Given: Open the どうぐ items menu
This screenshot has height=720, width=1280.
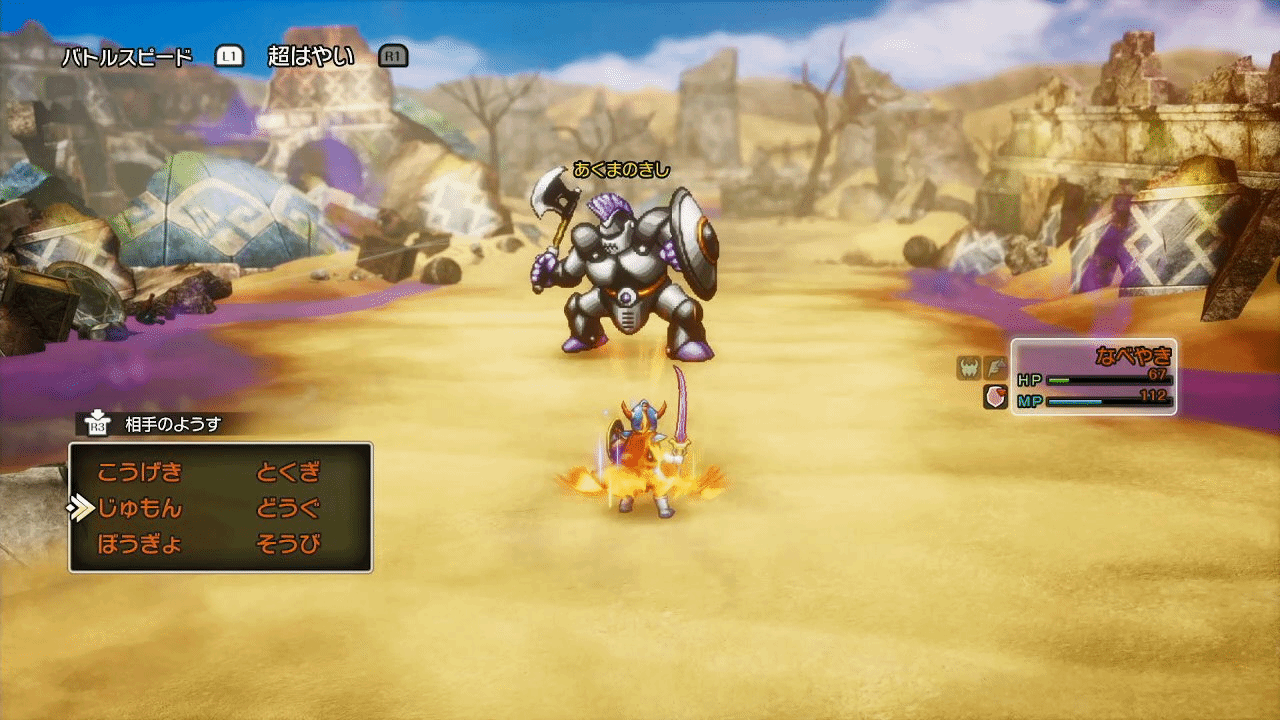Looking at the screenshot, I should click(289, 509).
